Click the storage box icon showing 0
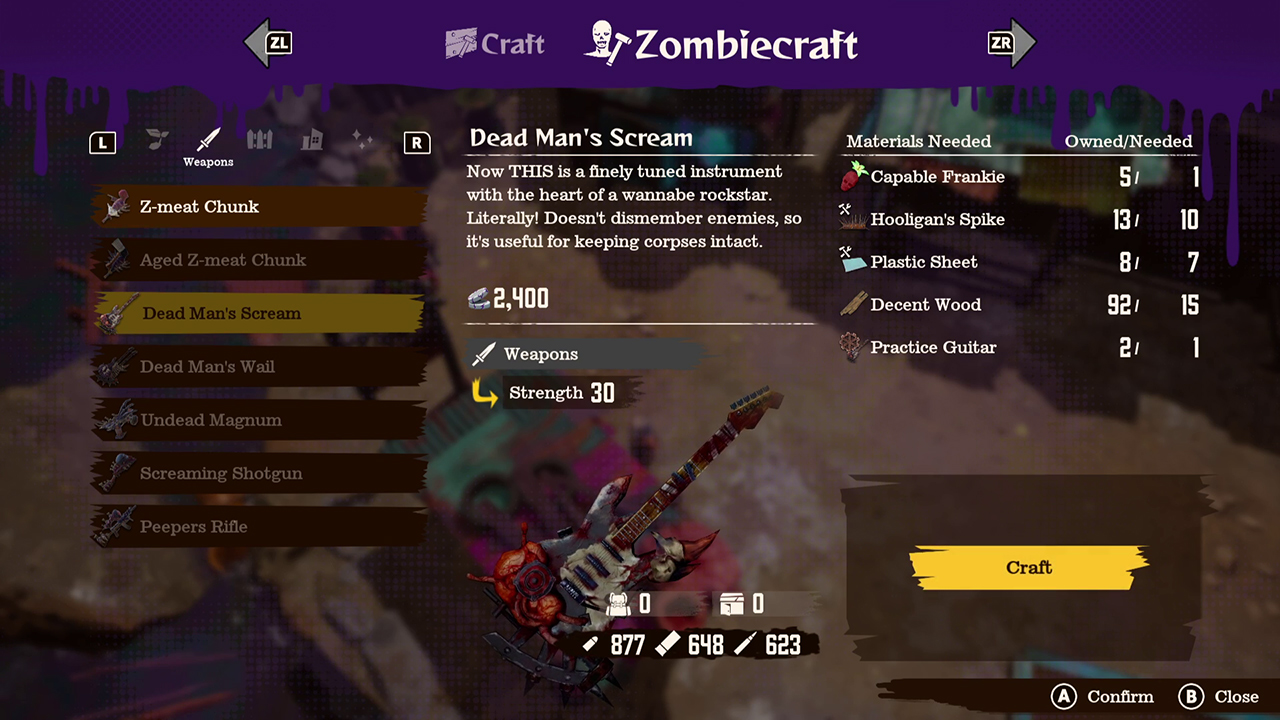The height and width of the screenshot is (720, 1280). [734, 604]
